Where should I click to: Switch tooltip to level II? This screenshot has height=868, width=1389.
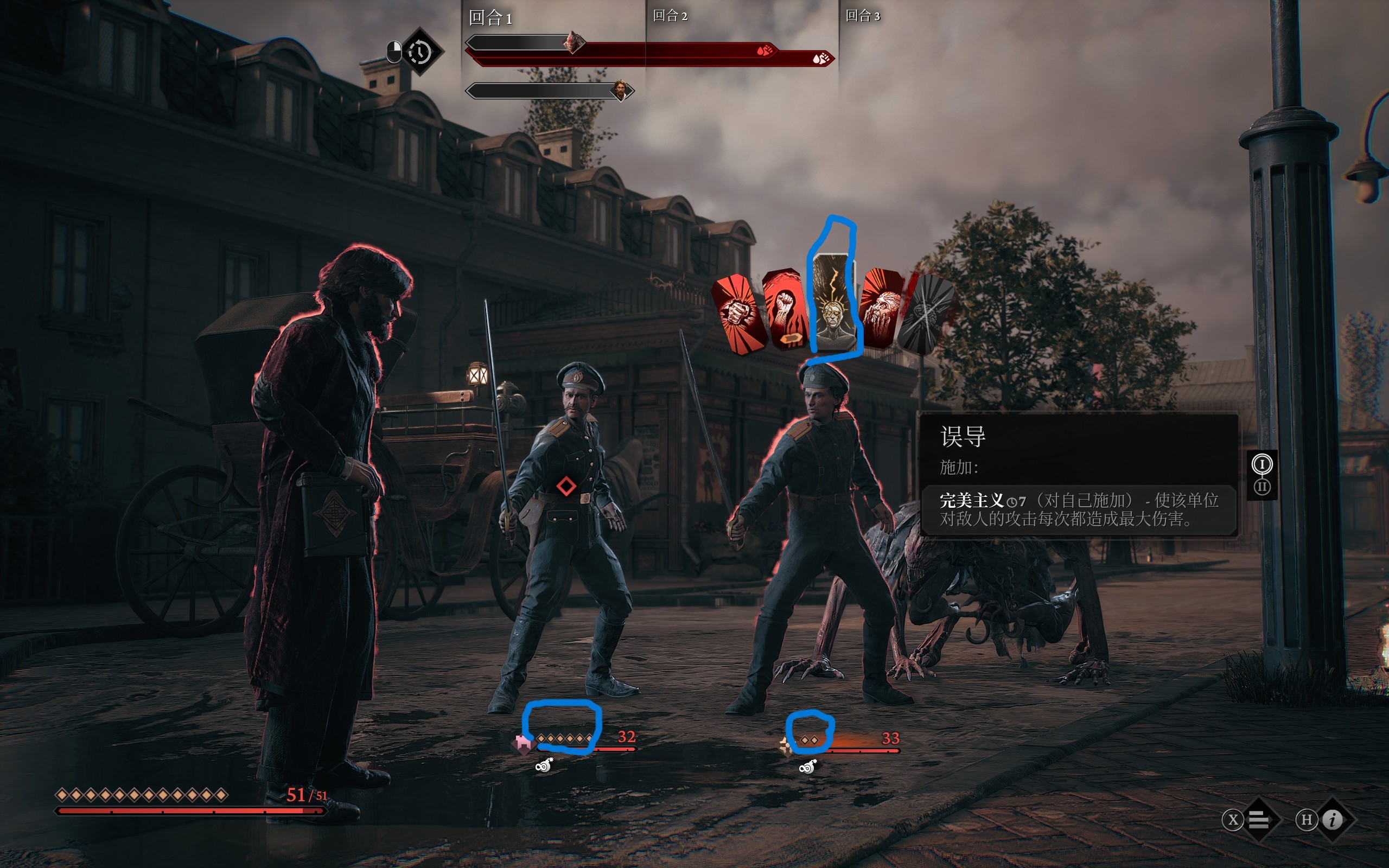[x=1261, y=487]
